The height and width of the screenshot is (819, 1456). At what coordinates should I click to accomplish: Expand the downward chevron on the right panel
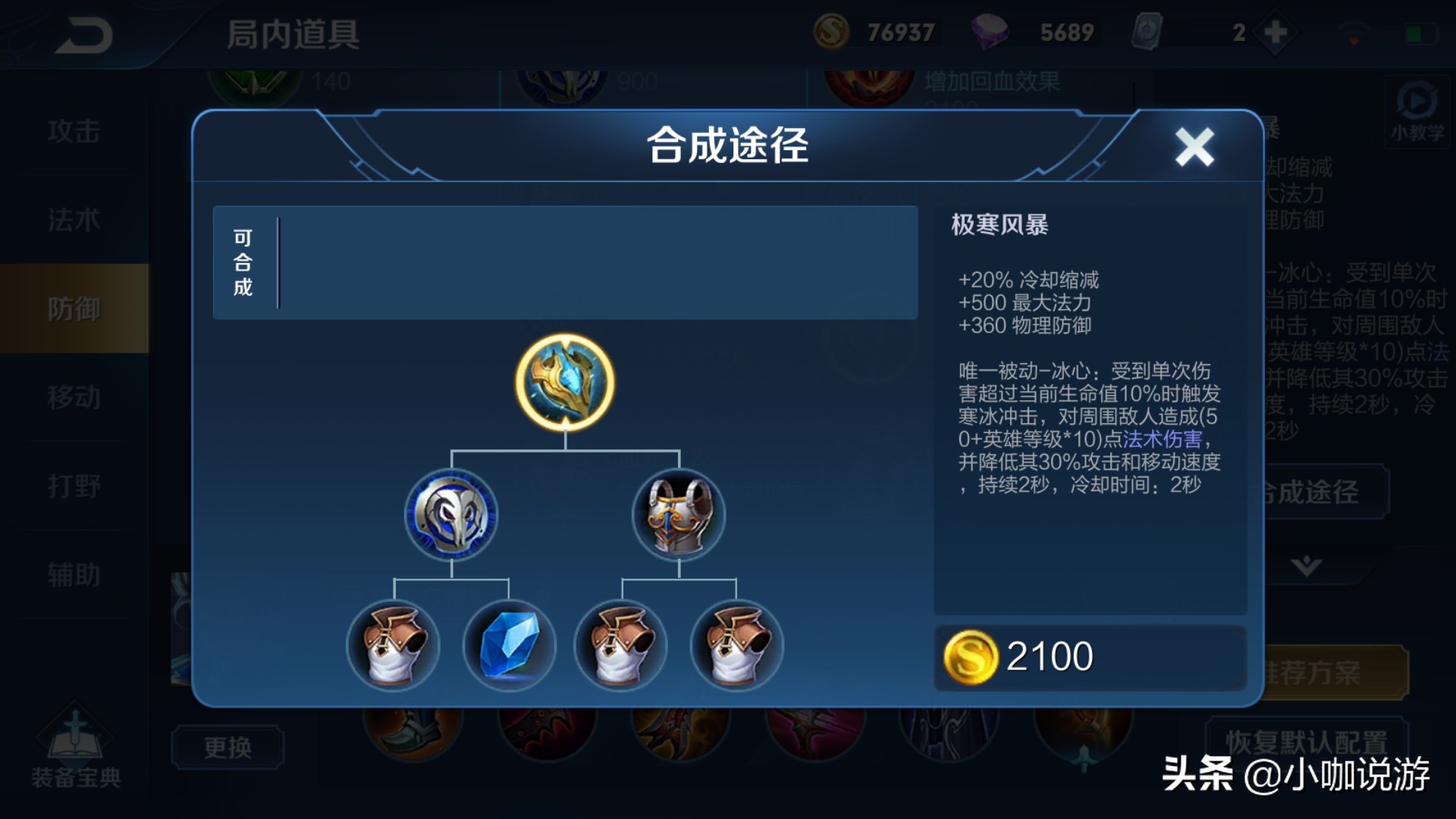[1306, 563]
